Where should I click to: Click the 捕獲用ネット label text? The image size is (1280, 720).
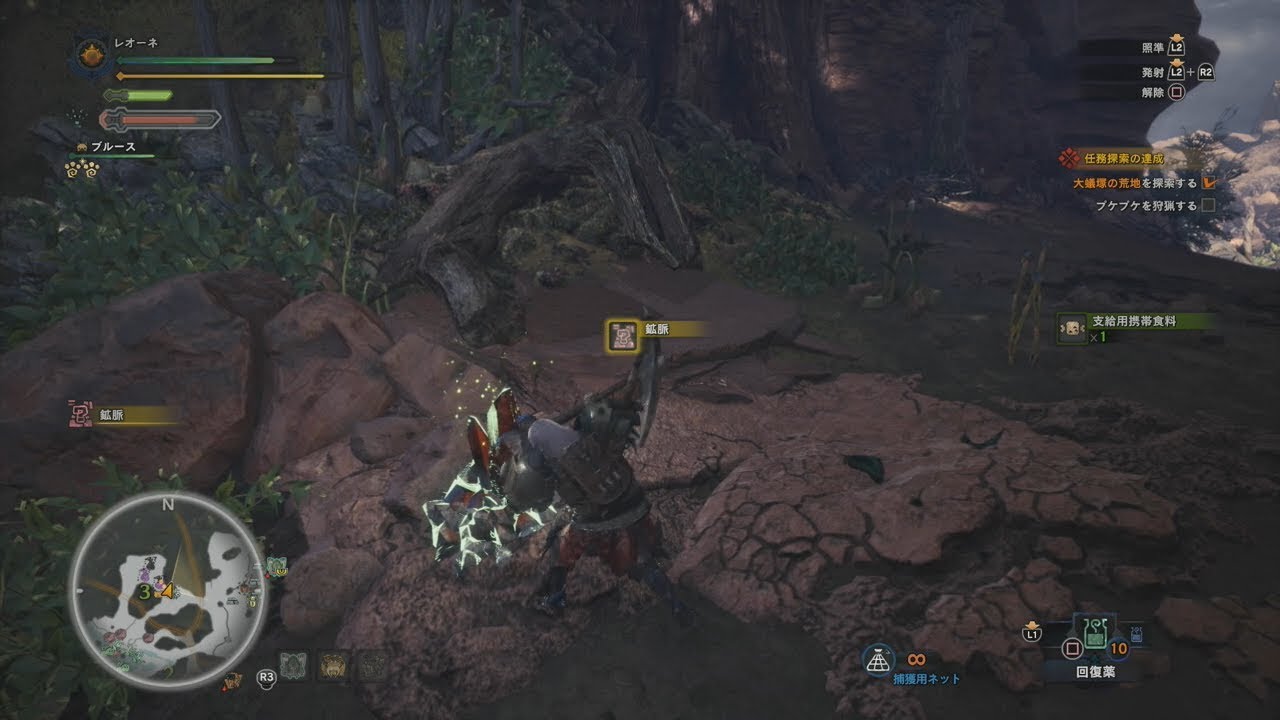pos(927,681)
